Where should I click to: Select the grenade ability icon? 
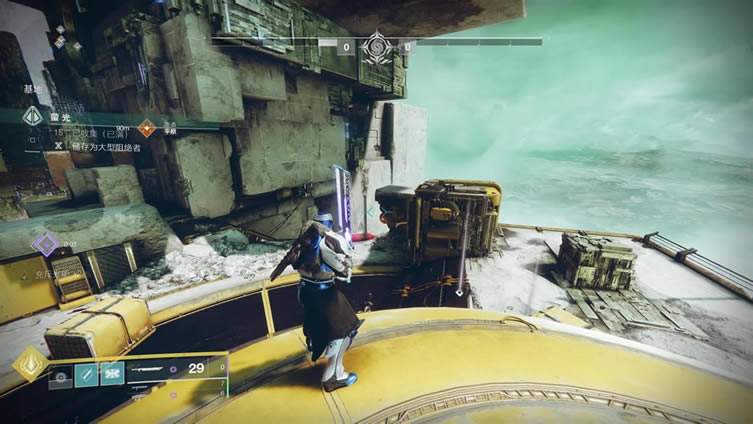pos(61,374)
